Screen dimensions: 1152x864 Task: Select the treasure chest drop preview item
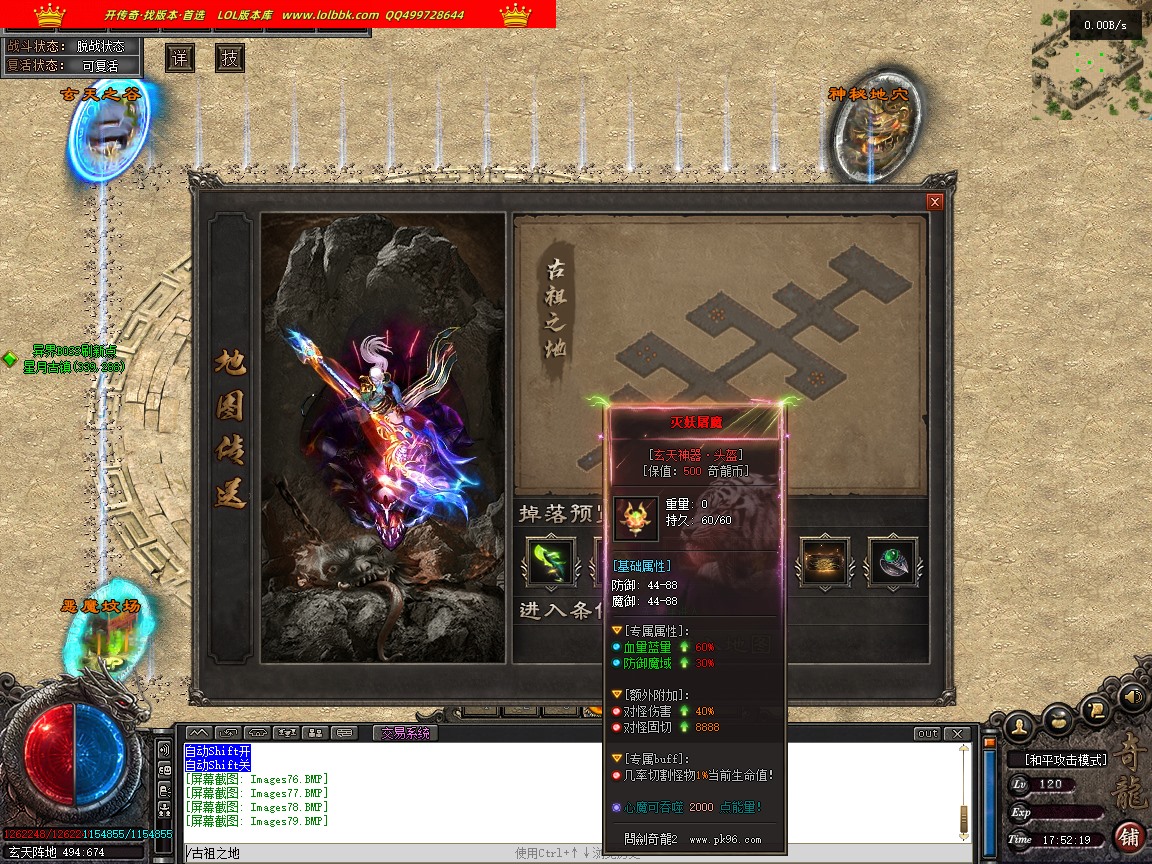(x=824, y=562)
